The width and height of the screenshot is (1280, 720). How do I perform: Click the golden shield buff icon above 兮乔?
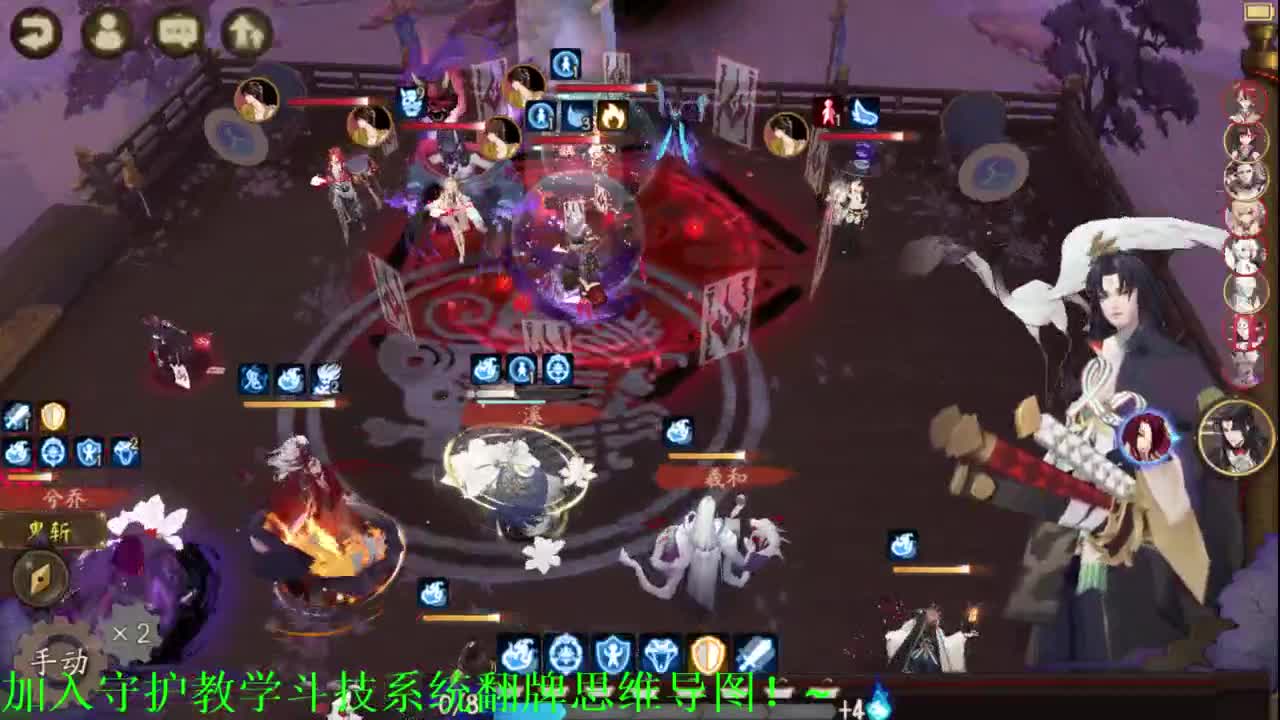[x=52, y=417]
